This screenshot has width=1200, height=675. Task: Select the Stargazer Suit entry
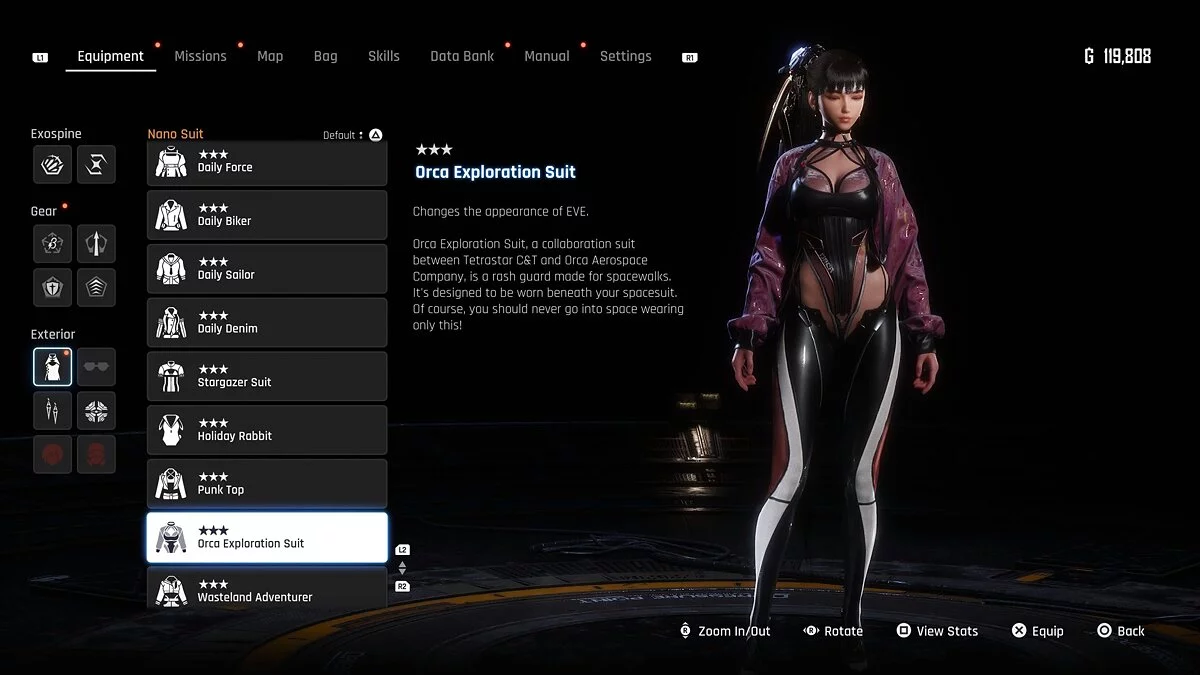[x=267, y=377]
